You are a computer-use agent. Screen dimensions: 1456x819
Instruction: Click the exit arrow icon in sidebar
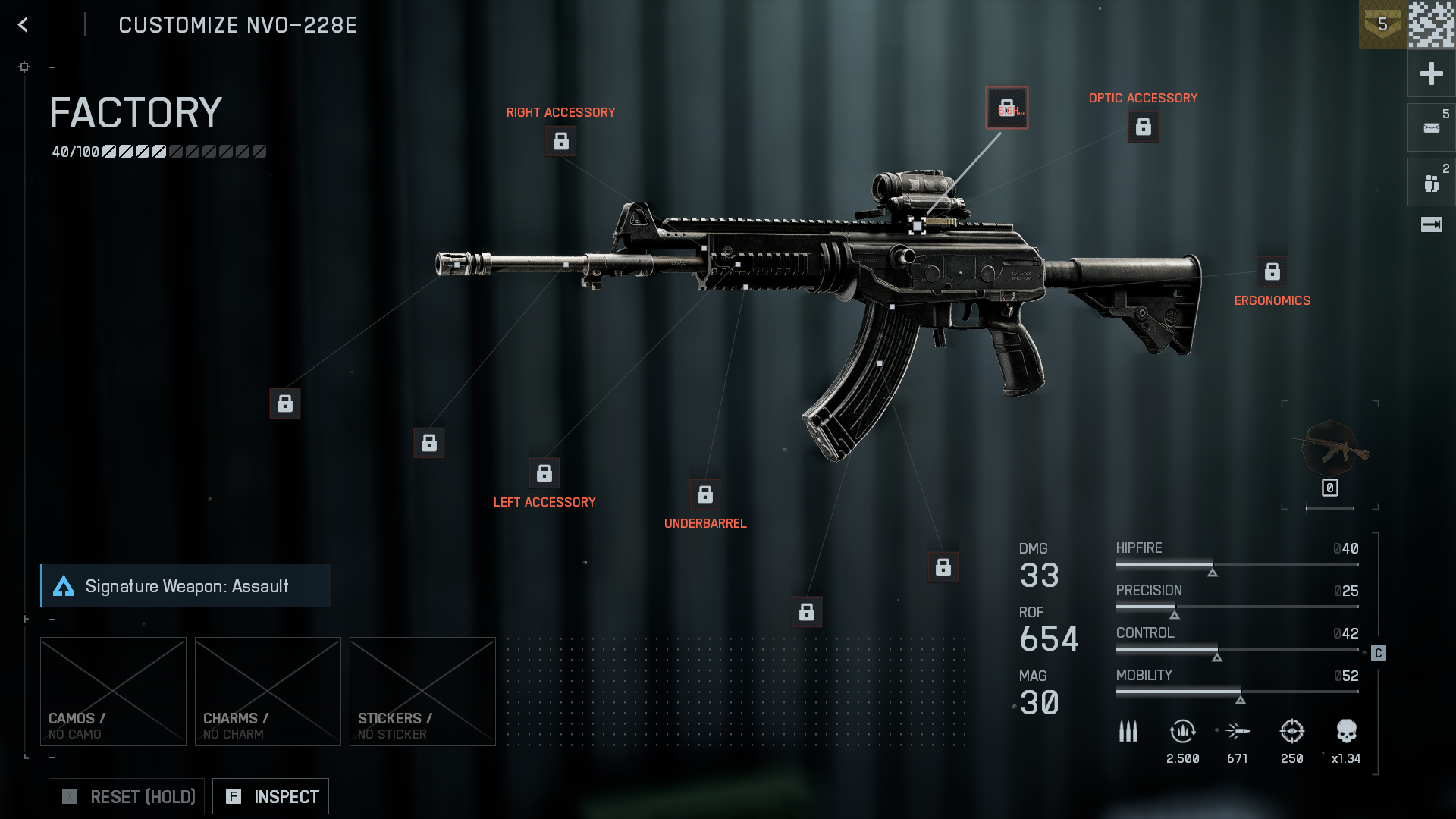click(1431, 224)
